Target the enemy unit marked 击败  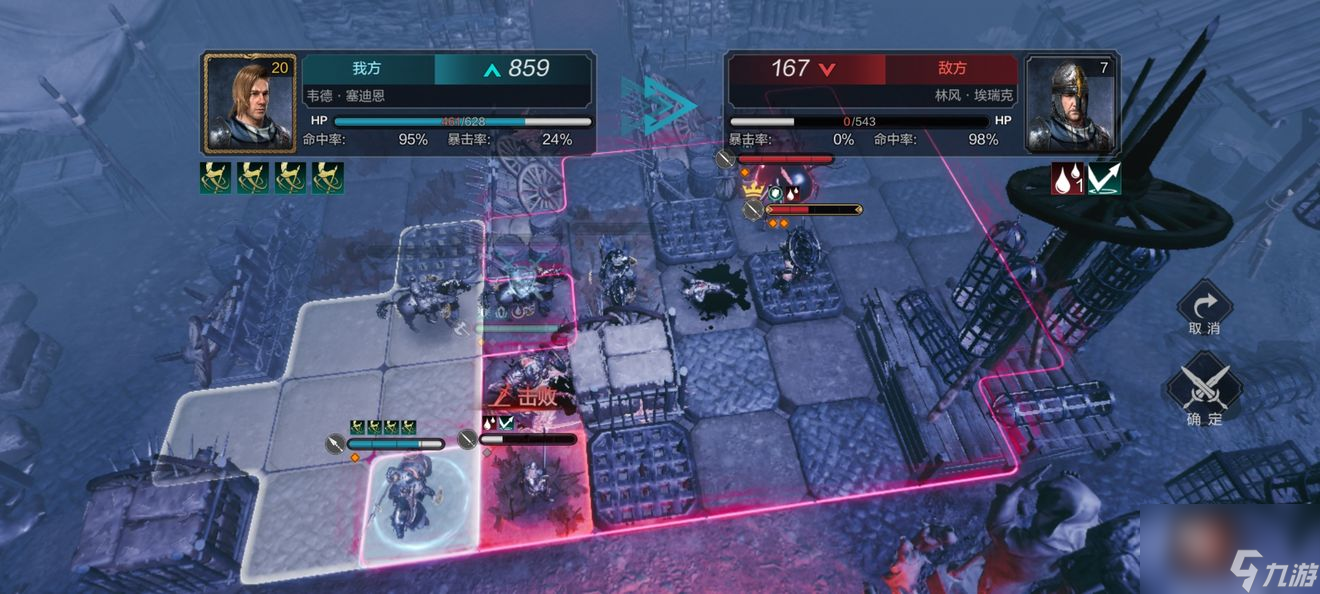click(x=530, y=480)
